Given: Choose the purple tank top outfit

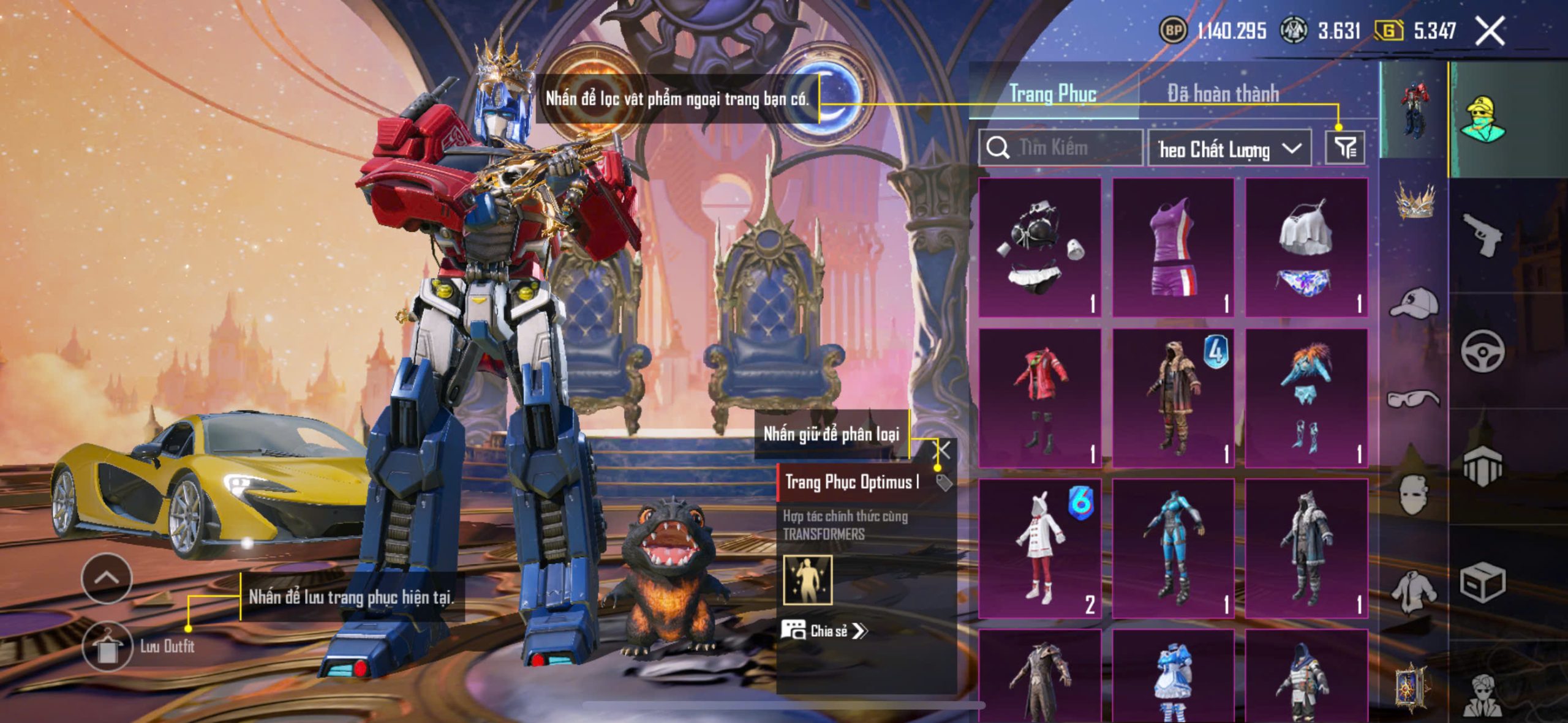Looking at the screenshot, I should click(x=1173, y=248).
